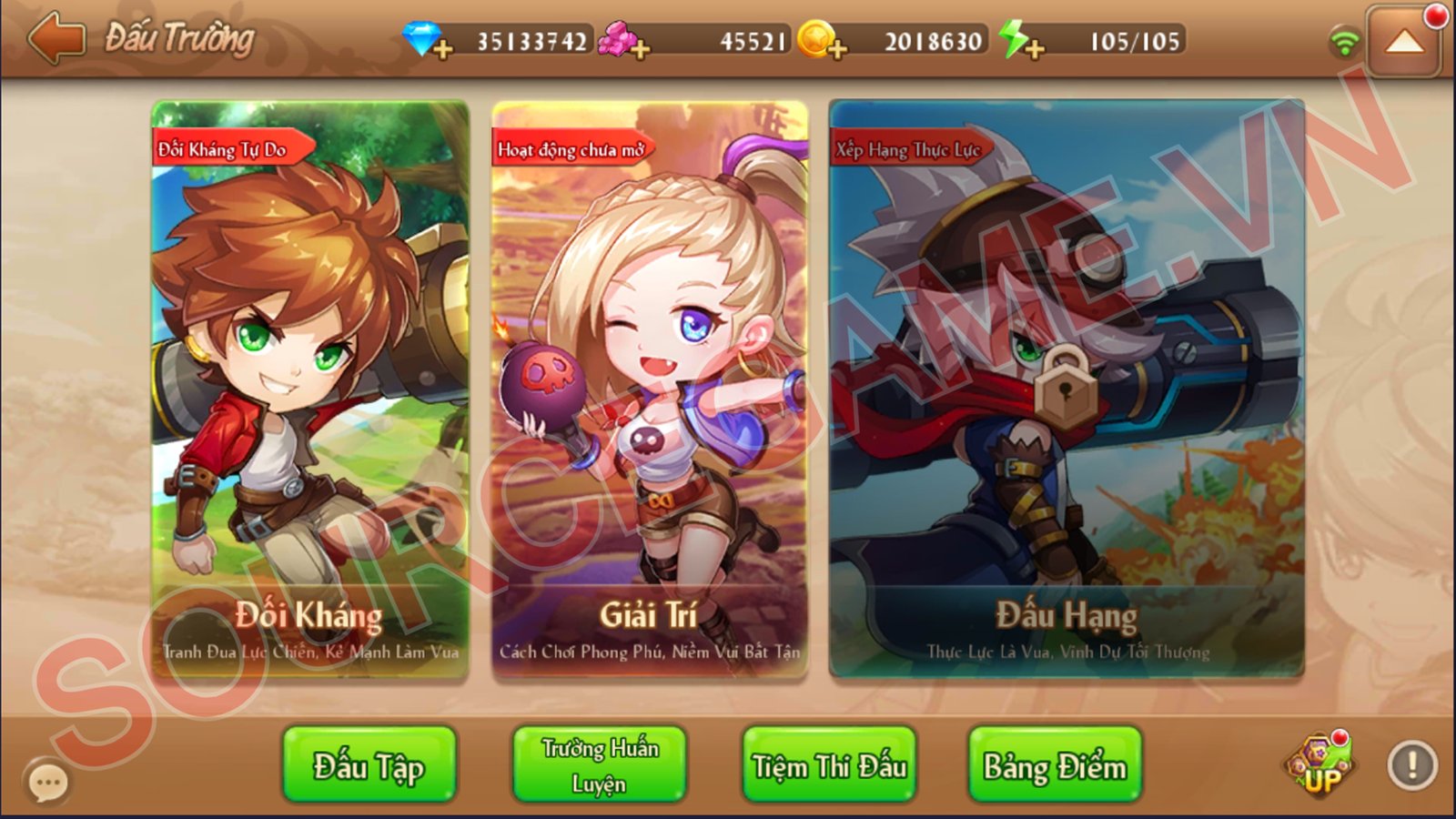This screenshot has height=819, width=1456.
Task: Open the Tiệm Thi Đấu shop
Action: 829,765
